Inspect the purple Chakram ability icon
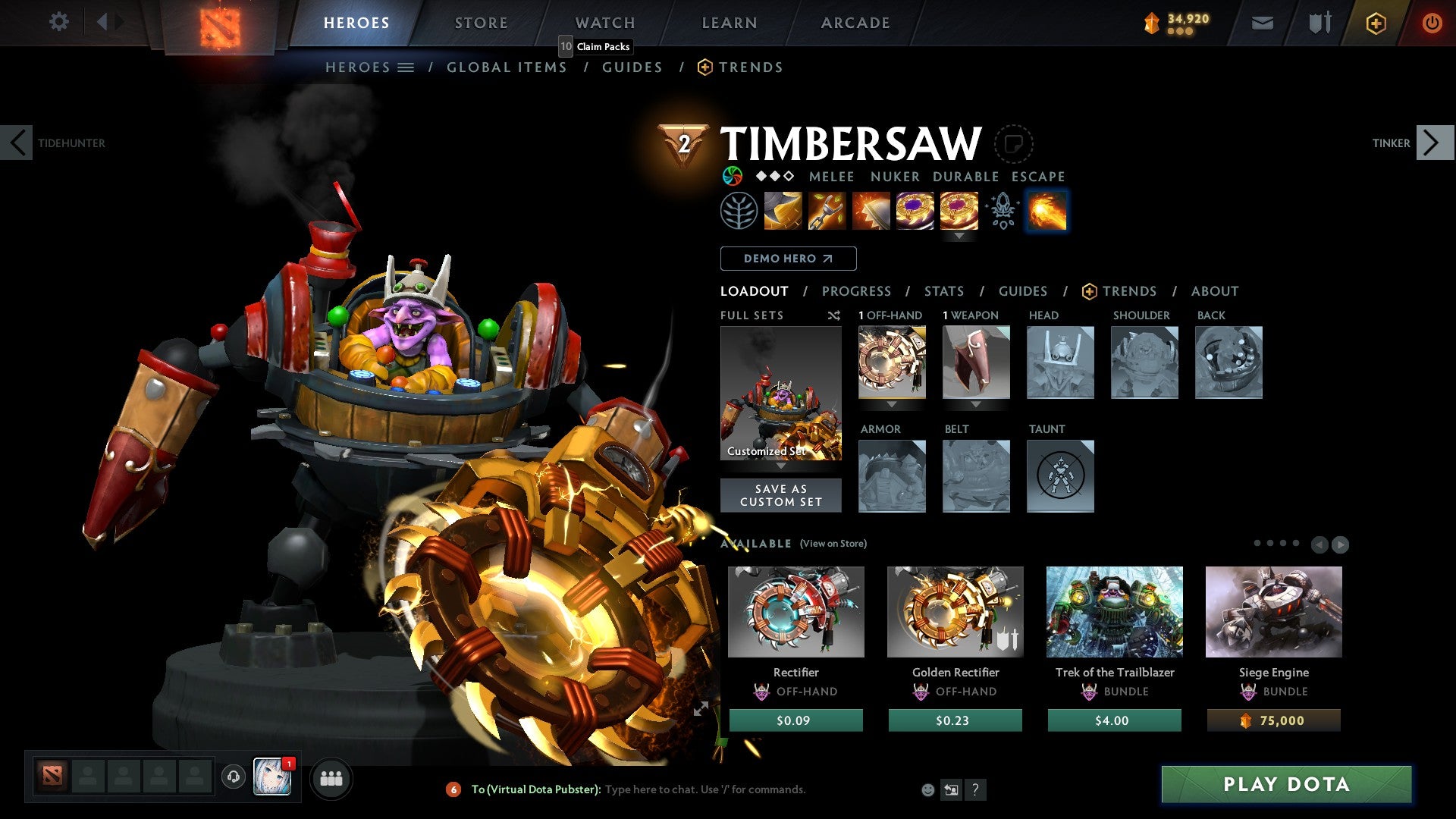 click(x=914, y=211)
